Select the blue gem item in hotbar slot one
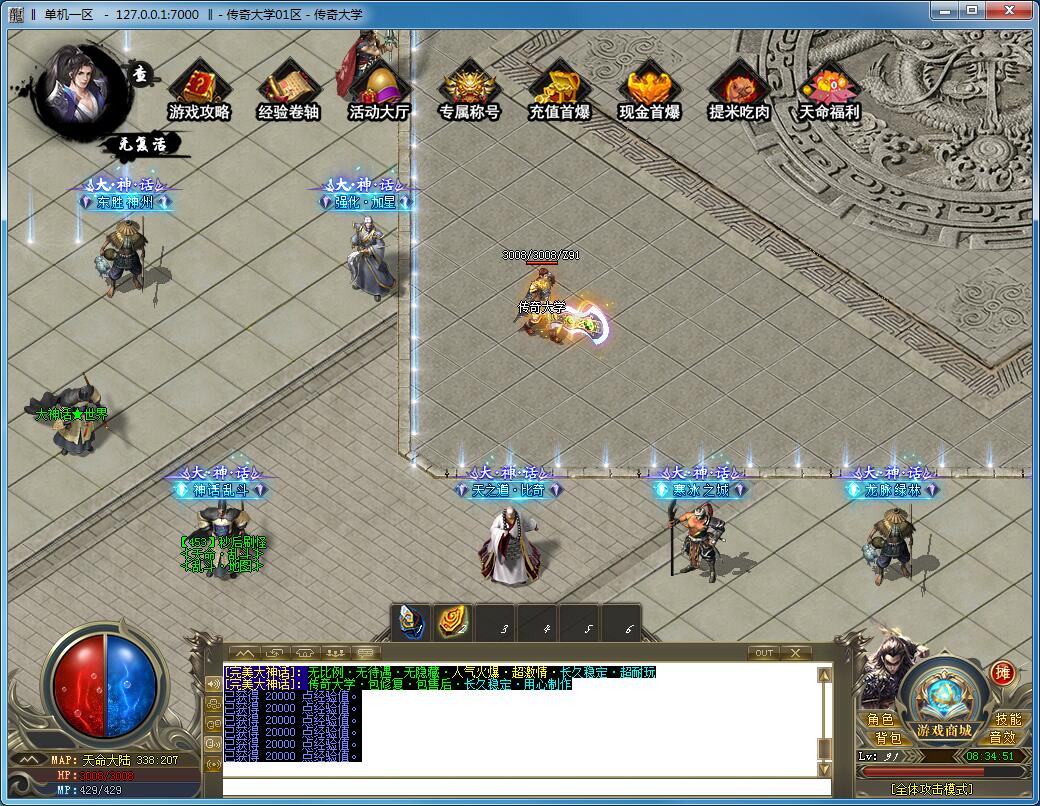 pos(411,623)
